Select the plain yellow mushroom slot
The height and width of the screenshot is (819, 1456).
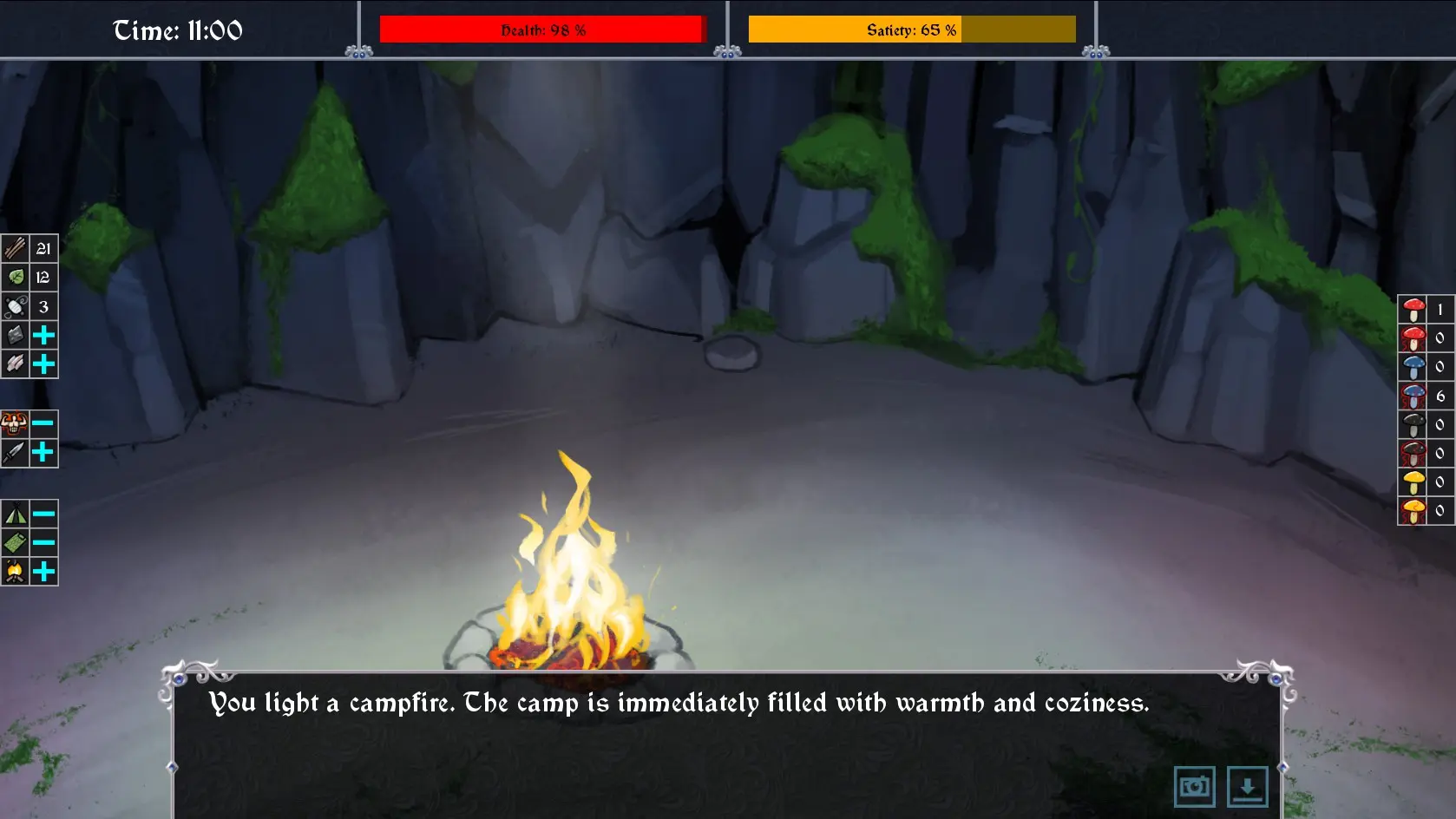click(1413, 482)
